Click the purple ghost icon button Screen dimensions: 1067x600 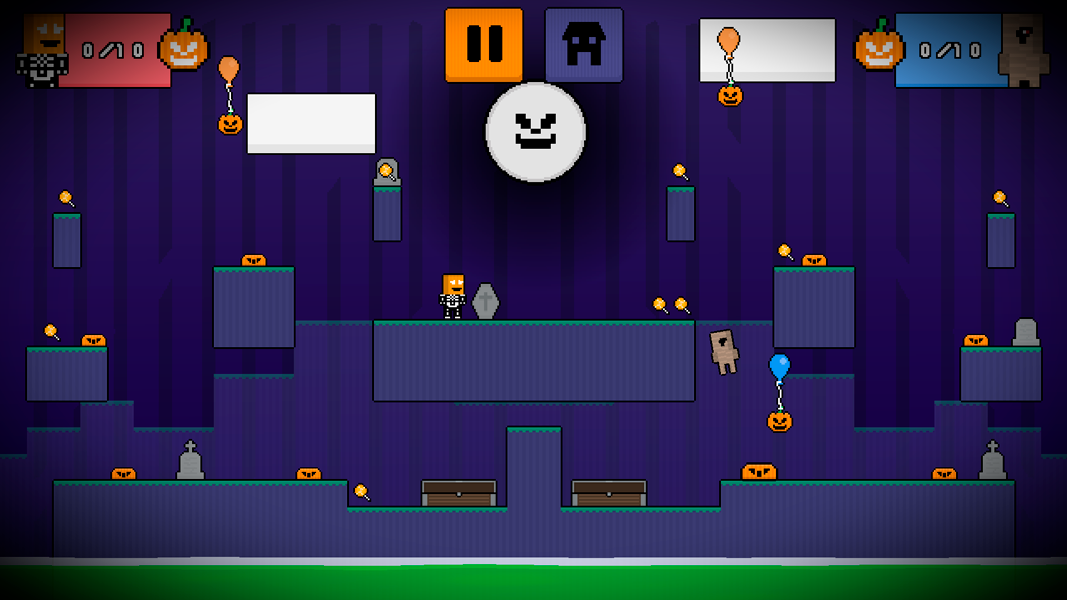(x=584, y=44)
